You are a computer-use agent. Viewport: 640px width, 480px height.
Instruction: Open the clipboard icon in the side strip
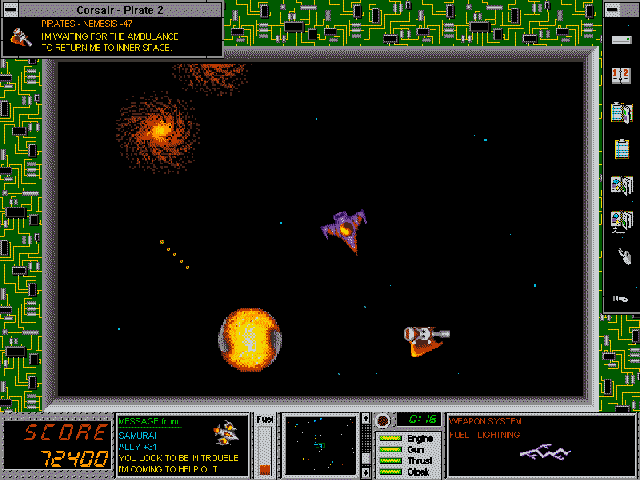(x=621, y=149)
